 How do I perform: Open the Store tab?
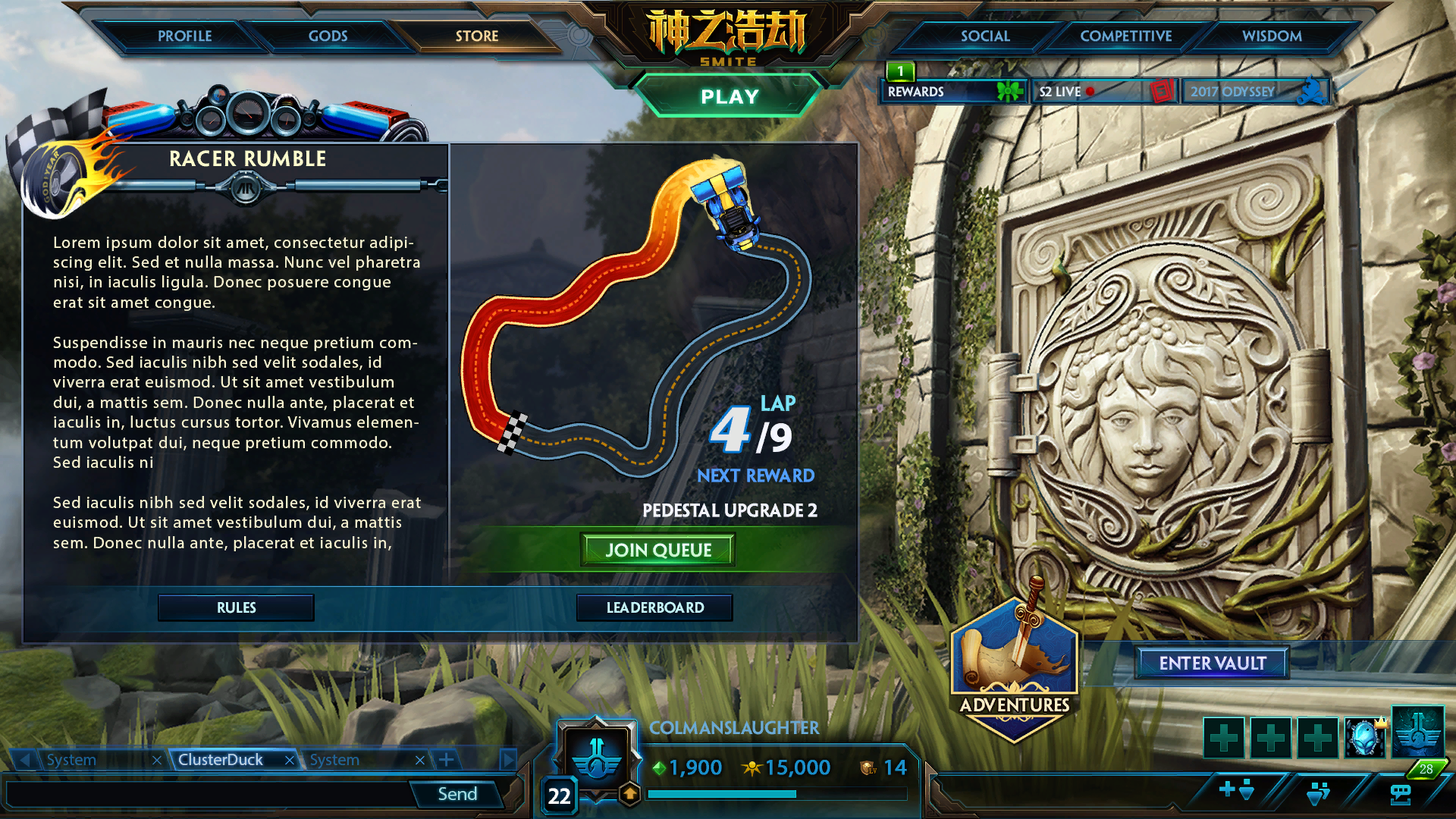[476, 36]
